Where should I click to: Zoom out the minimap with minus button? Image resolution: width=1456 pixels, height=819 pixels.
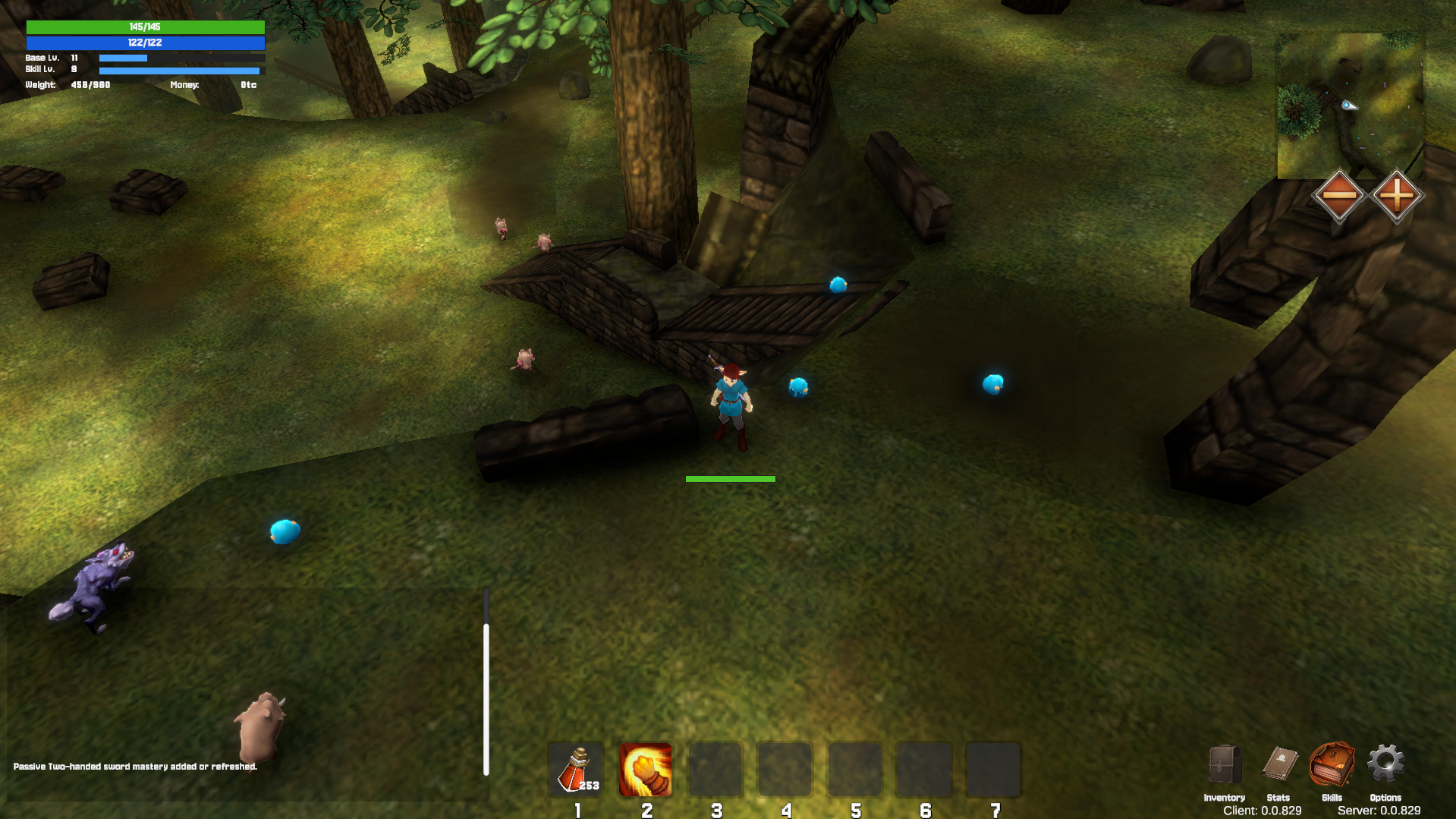click(1339, 195)
